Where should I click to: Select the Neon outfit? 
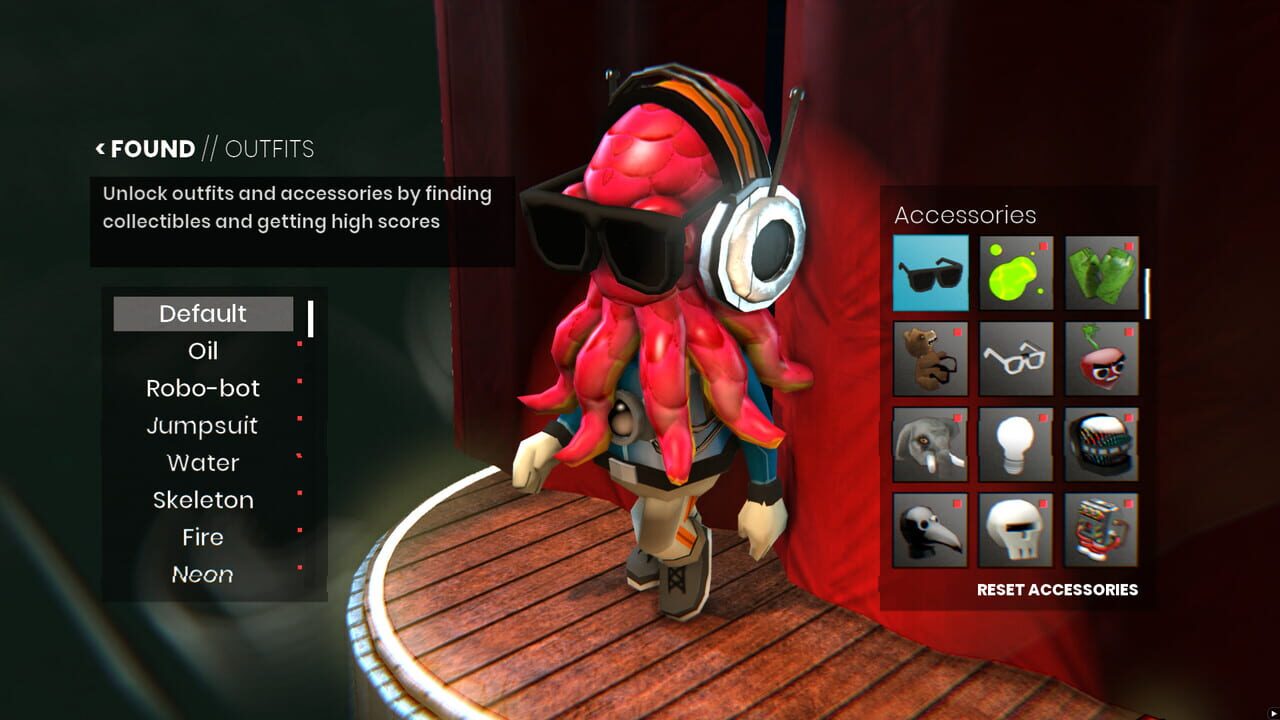204,575
